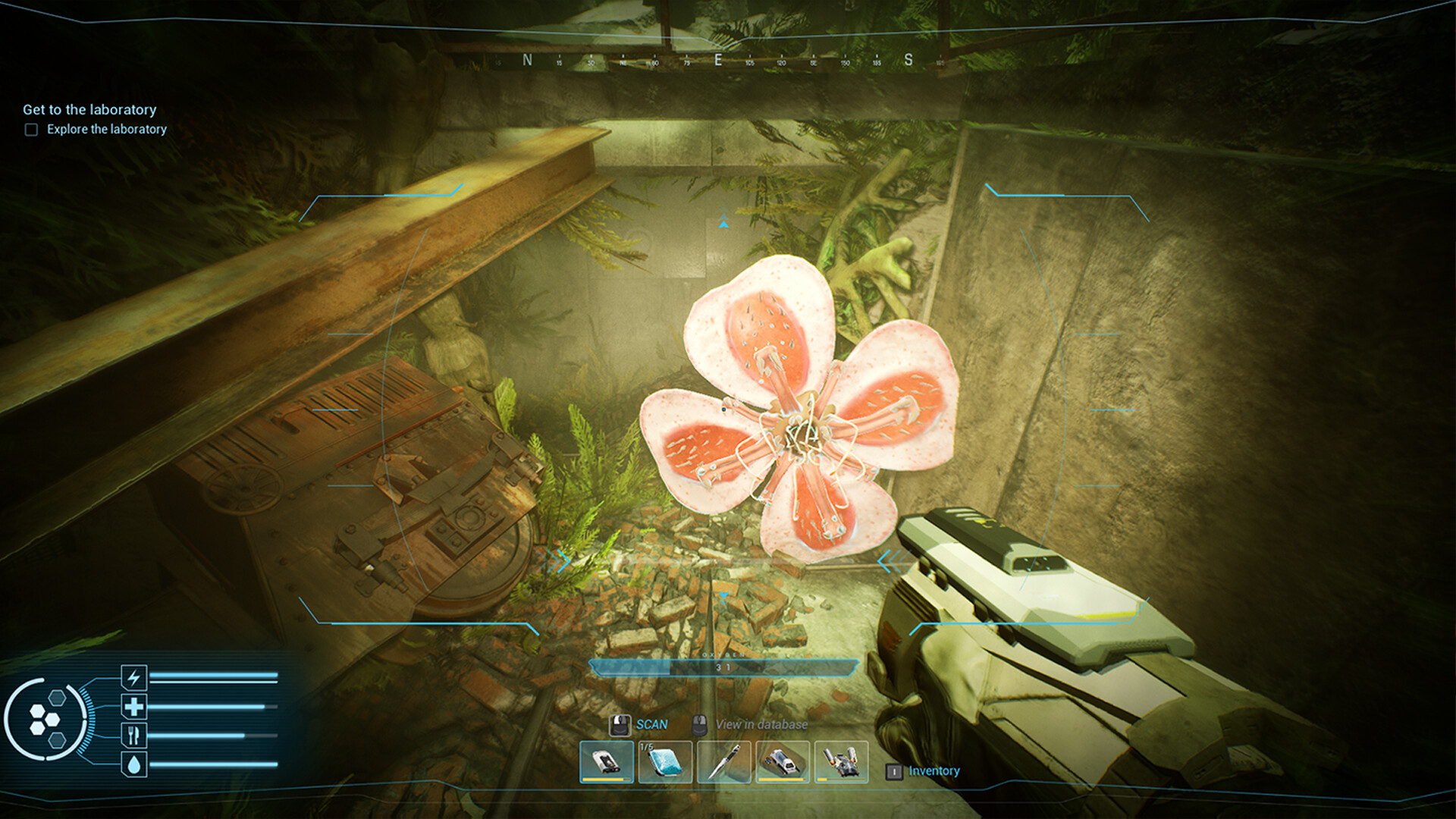Select the blue crystal block slot
Image resolution: width=1456 pixels, height=819 pixels.
coord(665,761)
